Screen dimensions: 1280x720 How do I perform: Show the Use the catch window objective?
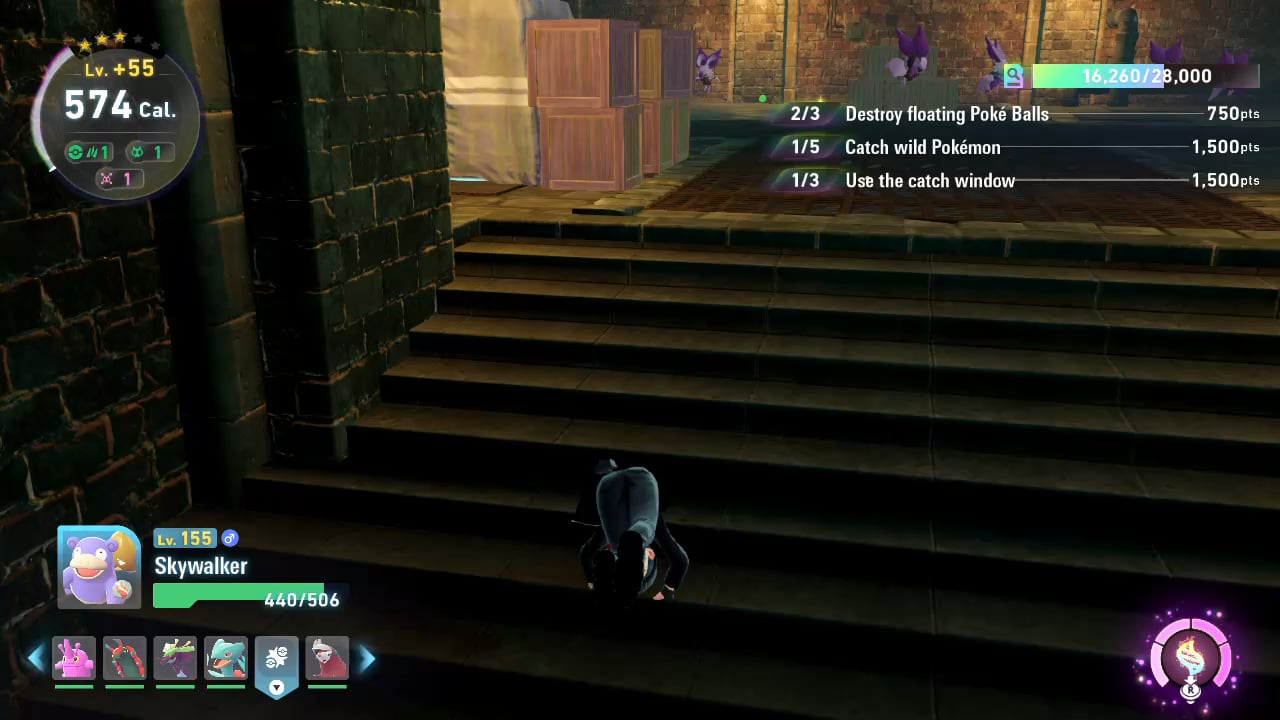click(929, 180)
